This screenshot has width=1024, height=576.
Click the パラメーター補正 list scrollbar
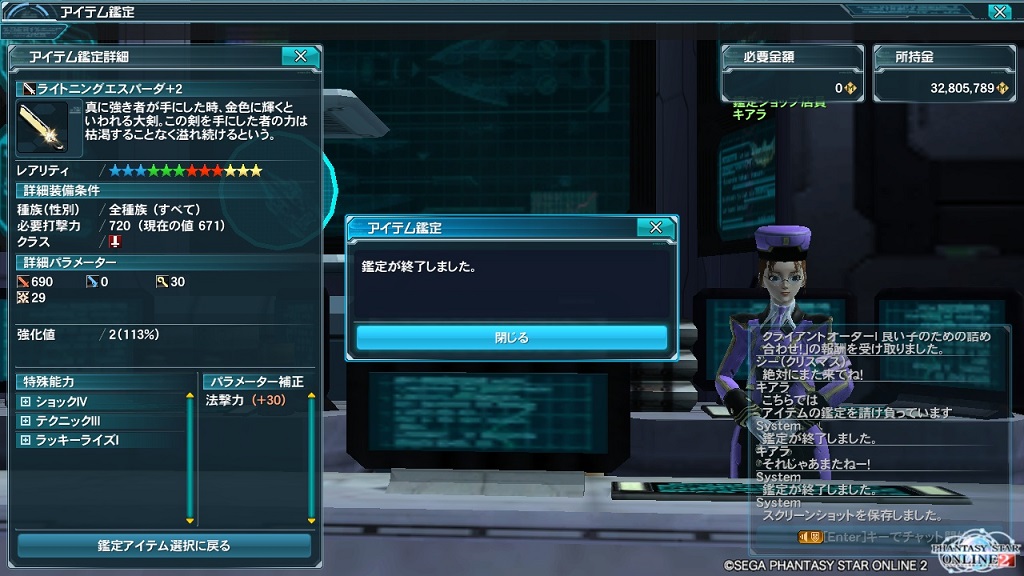(312, 458)
